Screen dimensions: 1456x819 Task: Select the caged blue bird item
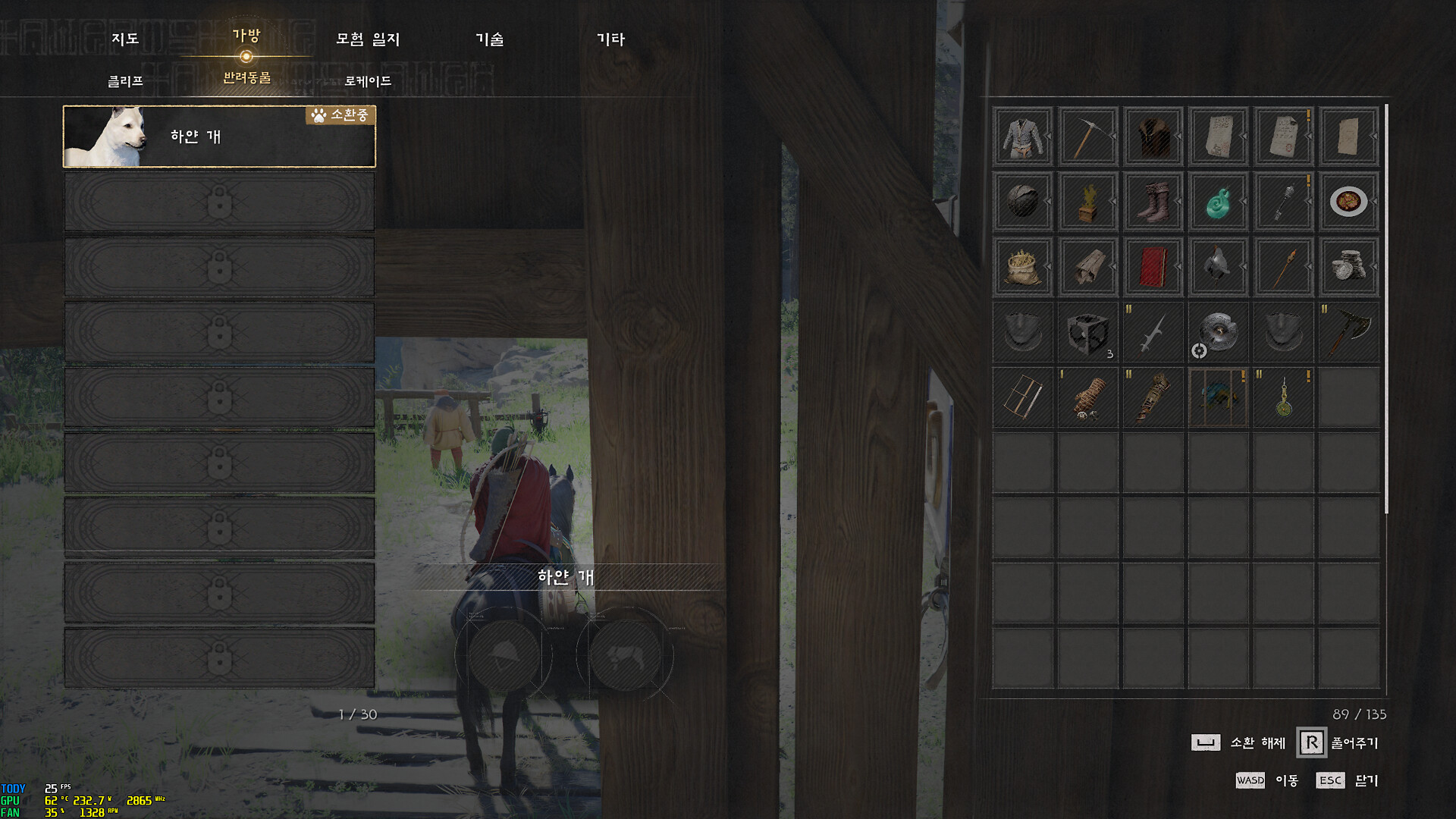click(1218, 397)
